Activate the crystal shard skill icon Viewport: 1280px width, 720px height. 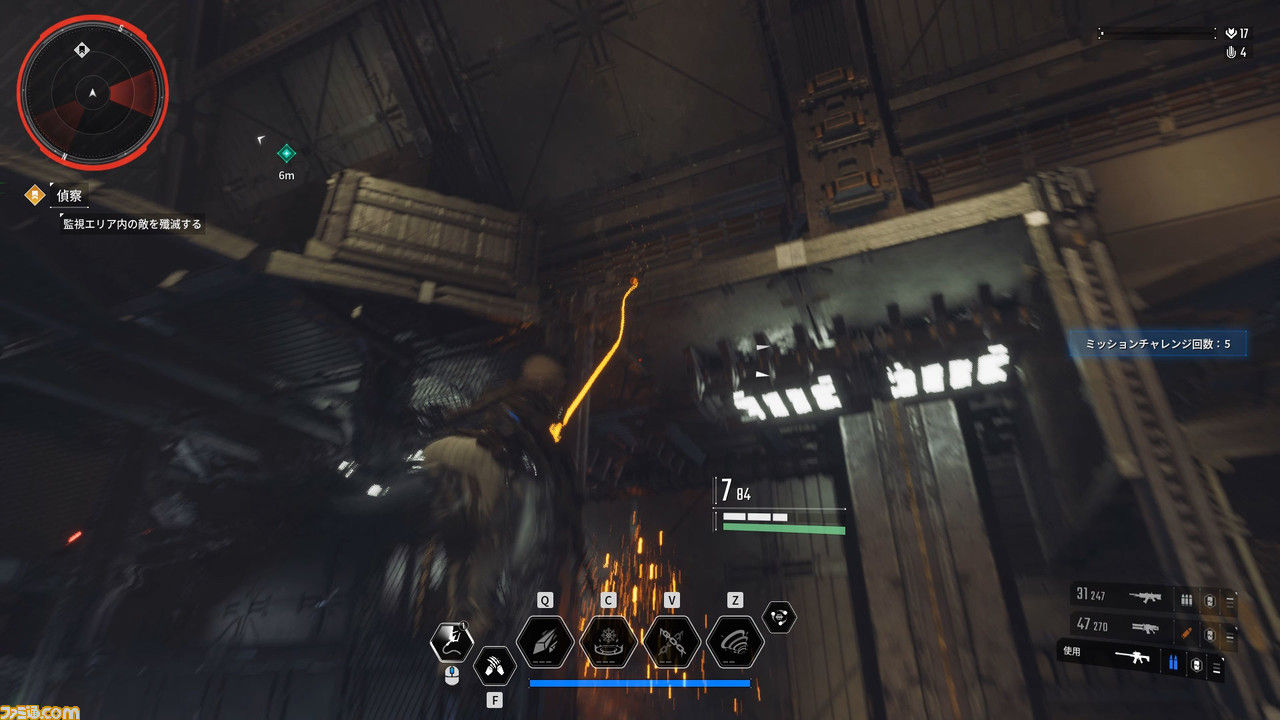tap(545, 642)
